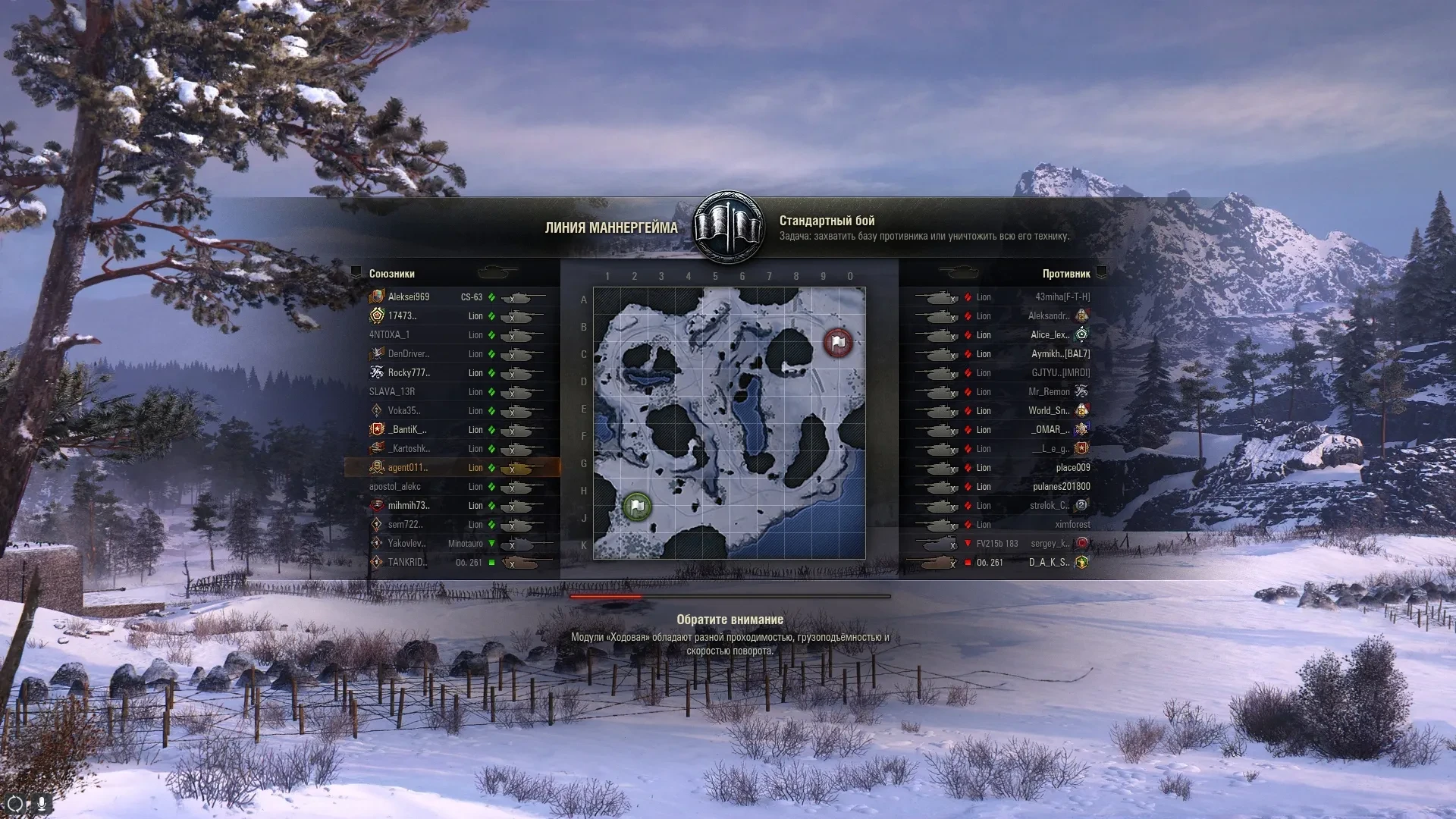
Task: Click the crossed-flags Standard Battle emblem
Action: click(x=729, y=227)
